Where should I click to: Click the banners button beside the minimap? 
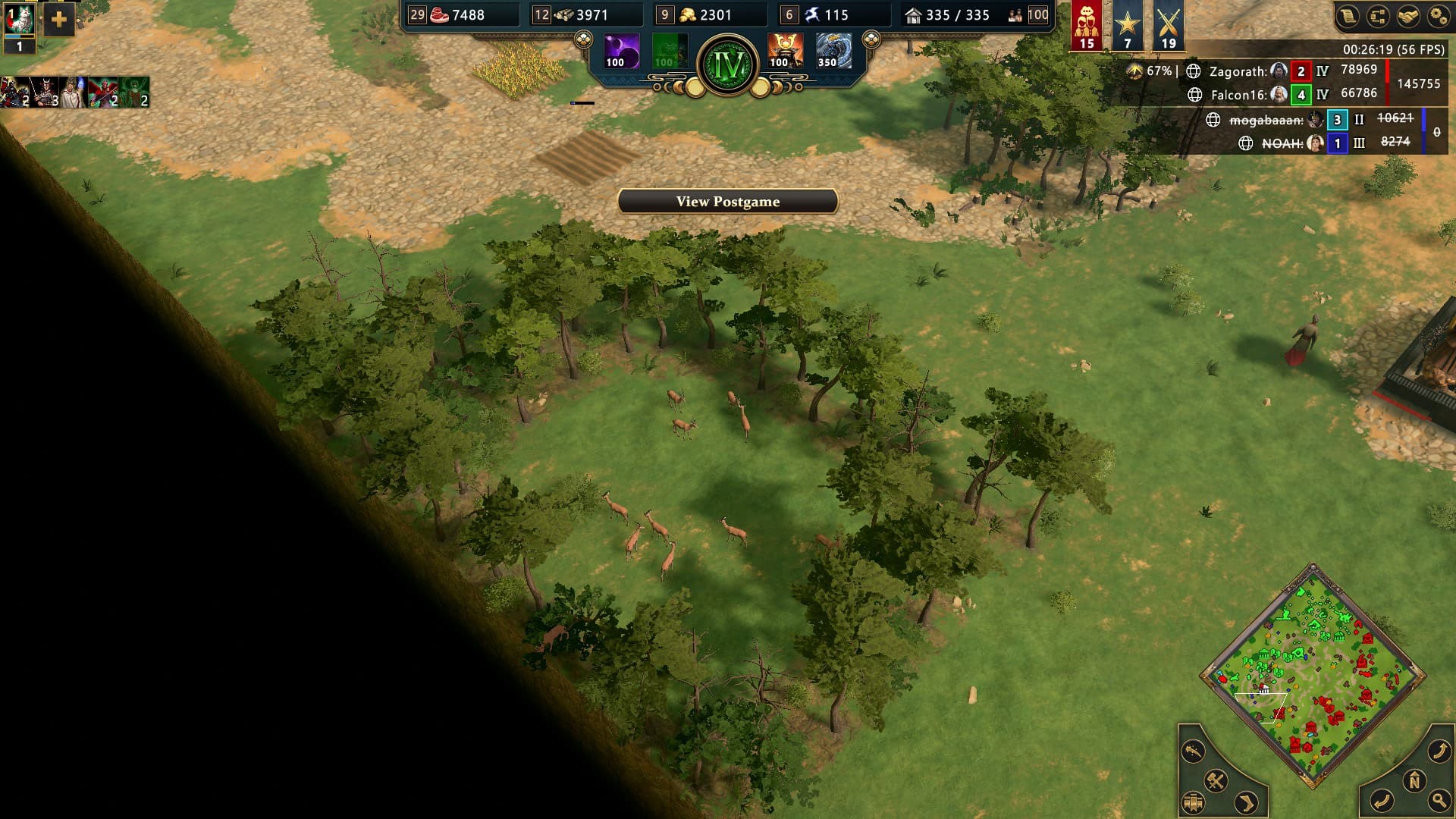[x=1194, y=802]
